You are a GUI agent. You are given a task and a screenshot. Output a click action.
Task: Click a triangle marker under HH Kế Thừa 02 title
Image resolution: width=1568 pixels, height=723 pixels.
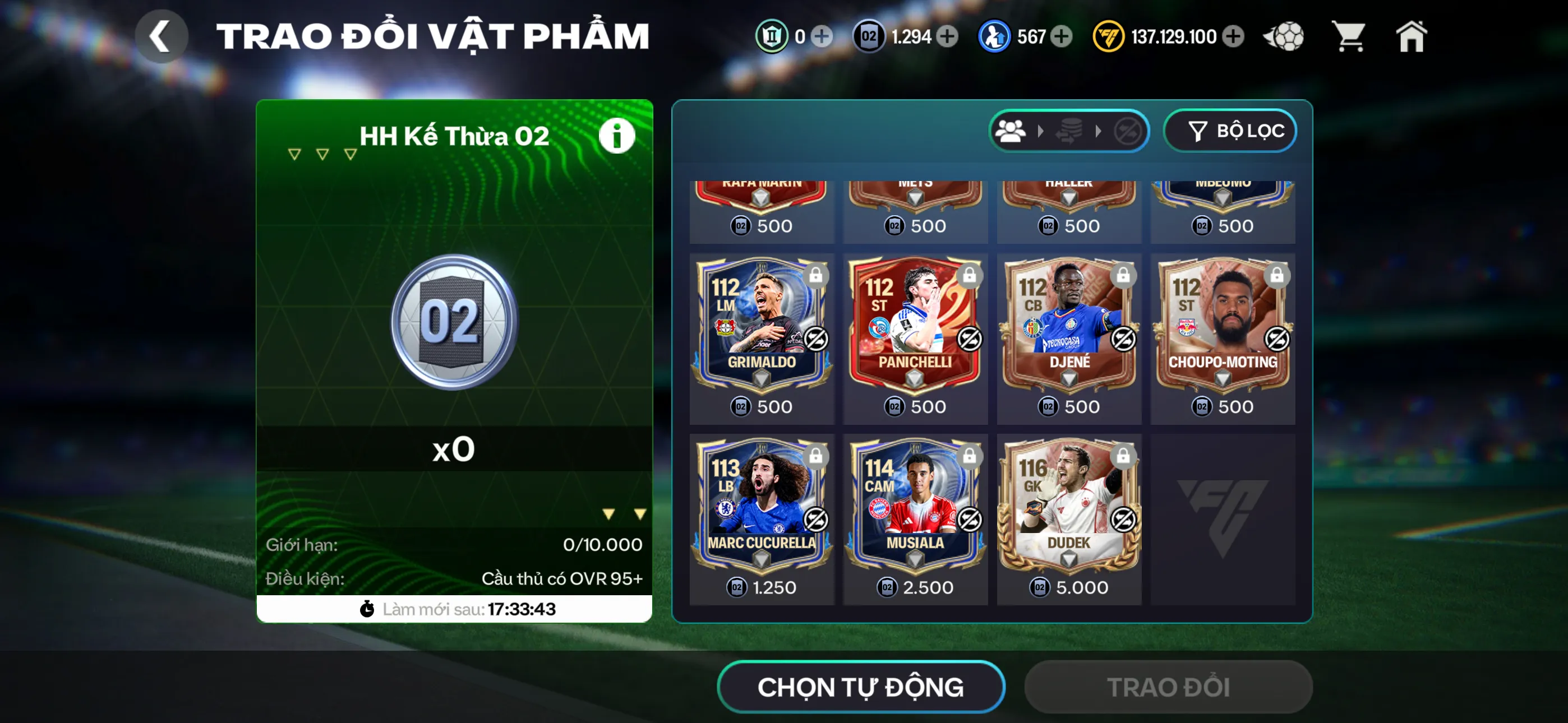[x=294, y=154]
